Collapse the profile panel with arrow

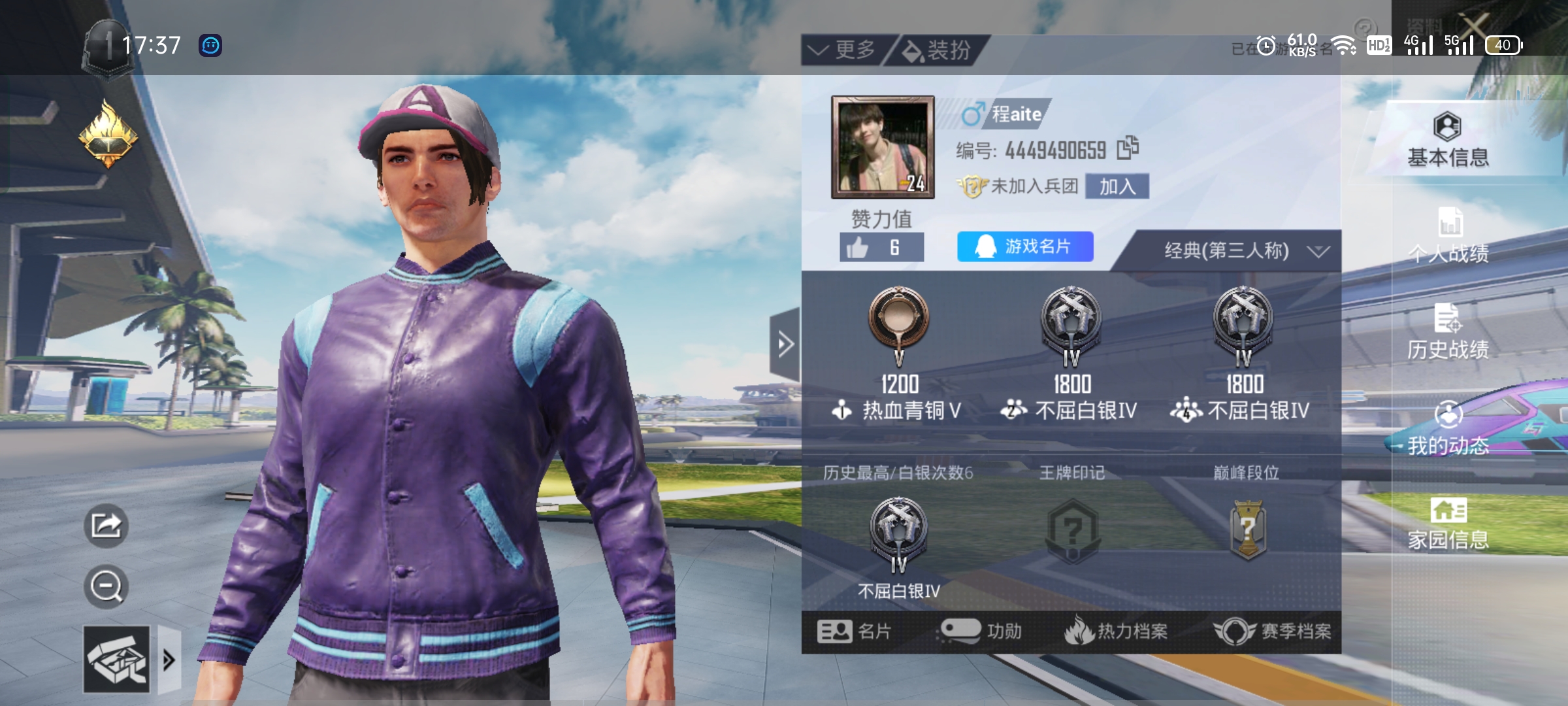tap(785, 344)
